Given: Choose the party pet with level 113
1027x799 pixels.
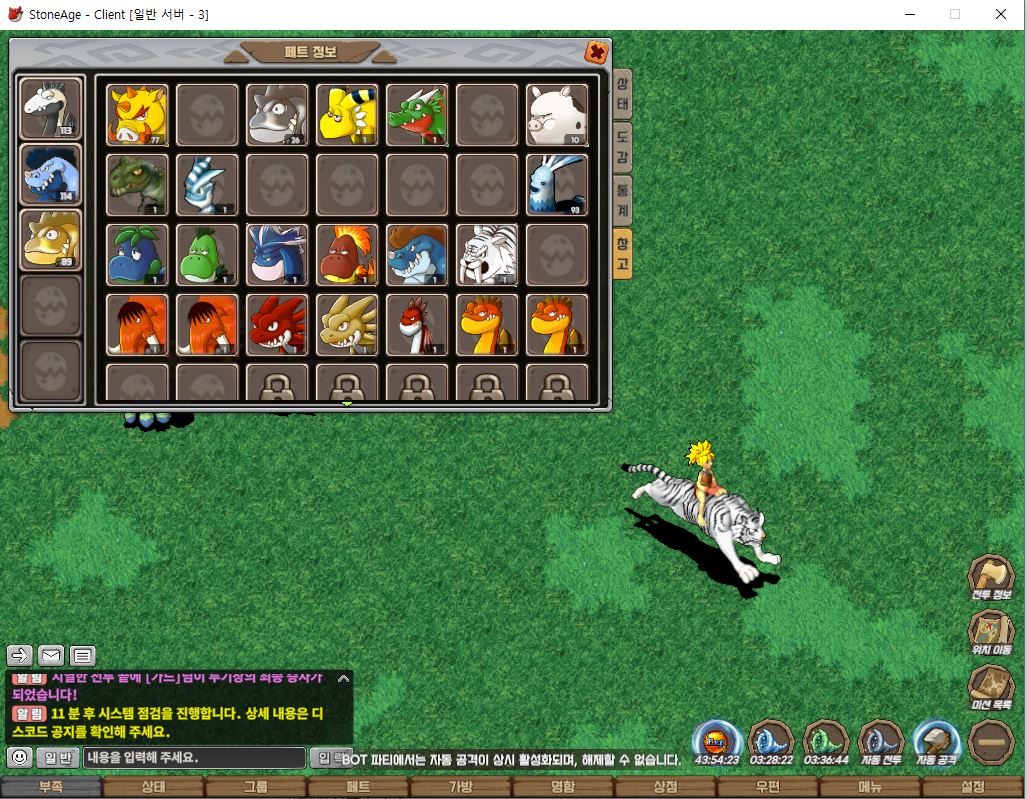Looking at the screenshot, I should pyautogui.click(x=51, y=108).
